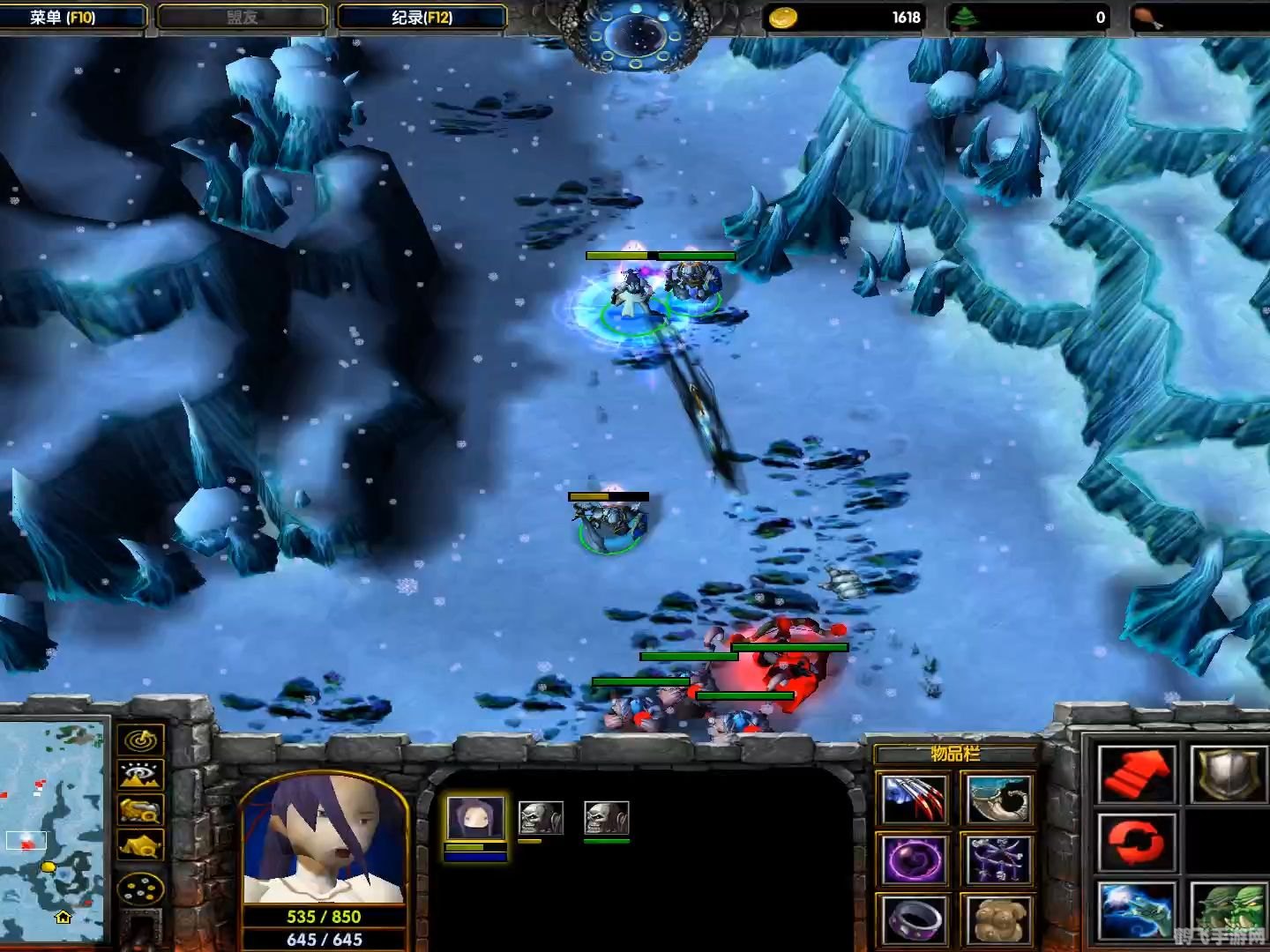Activate the minimap signal ping button

coord(141,739)
